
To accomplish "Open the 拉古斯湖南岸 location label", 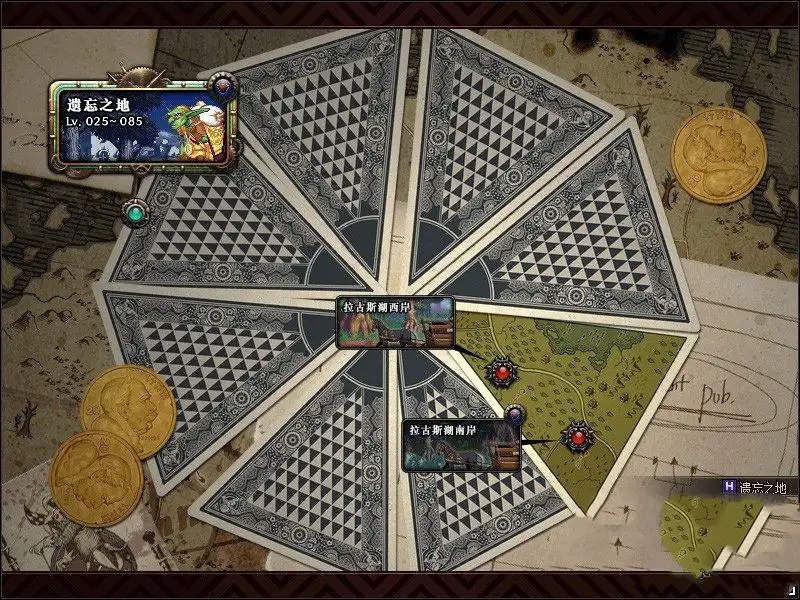I will coord(460,445).
